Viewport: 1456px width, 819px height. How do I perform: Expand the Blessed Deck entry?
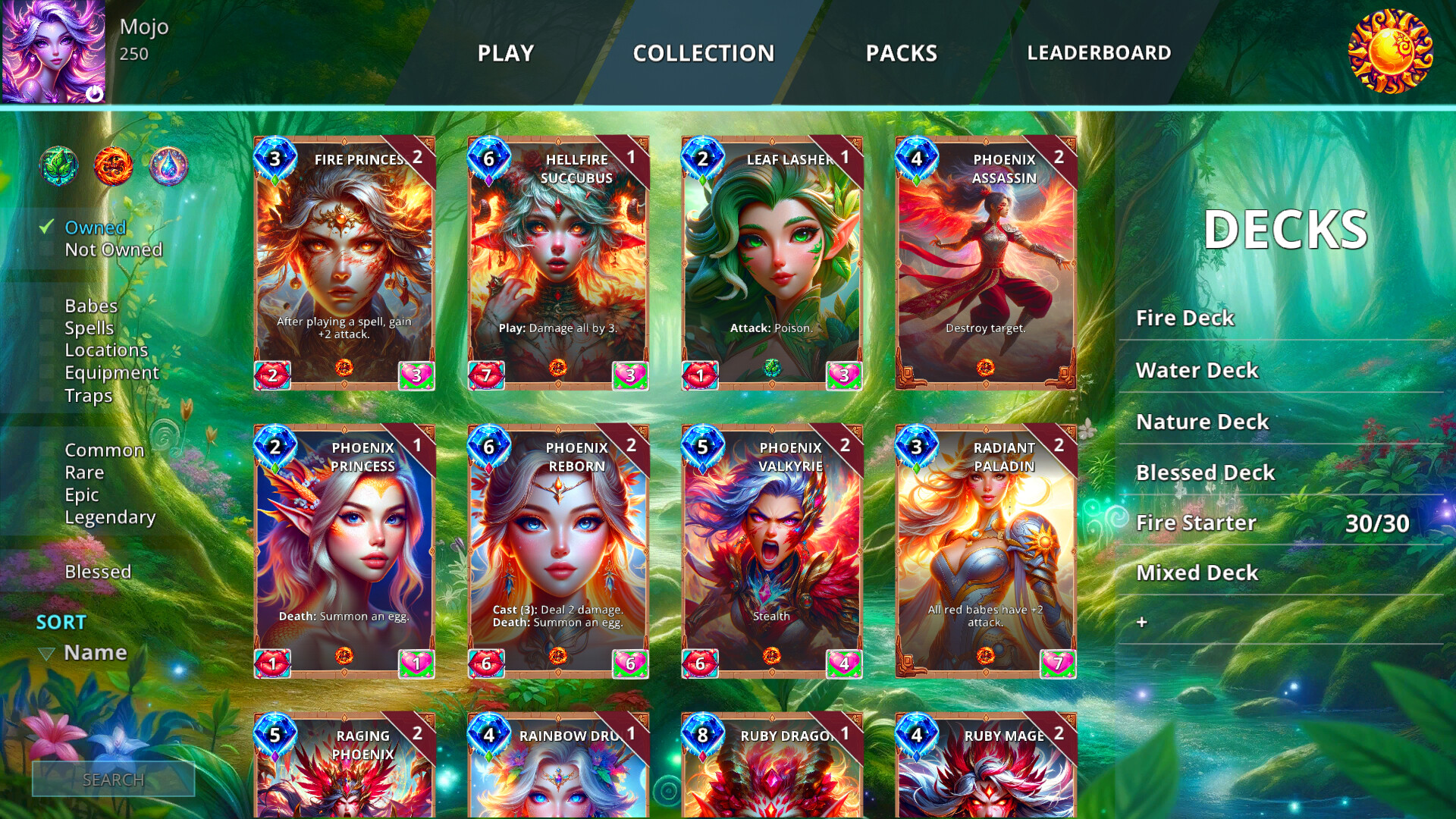point(1205,472)
